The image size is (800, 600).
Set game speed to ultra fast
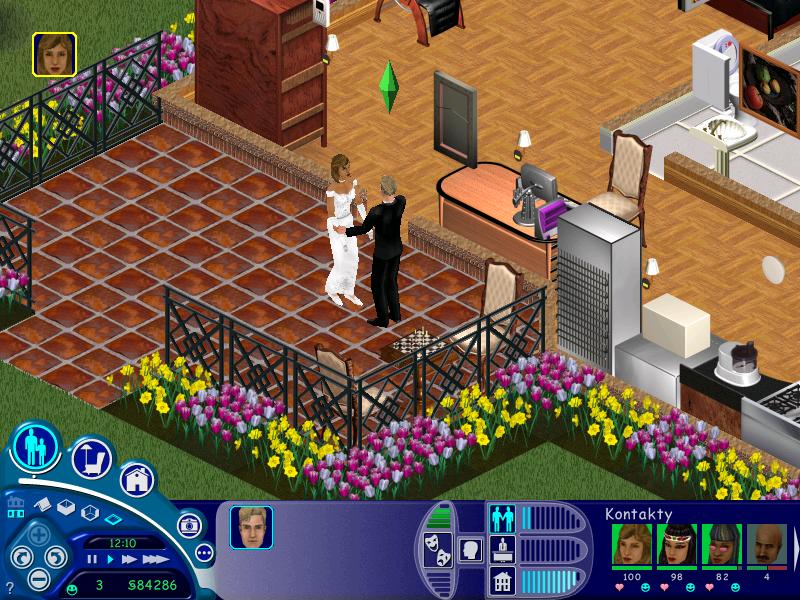153,559
